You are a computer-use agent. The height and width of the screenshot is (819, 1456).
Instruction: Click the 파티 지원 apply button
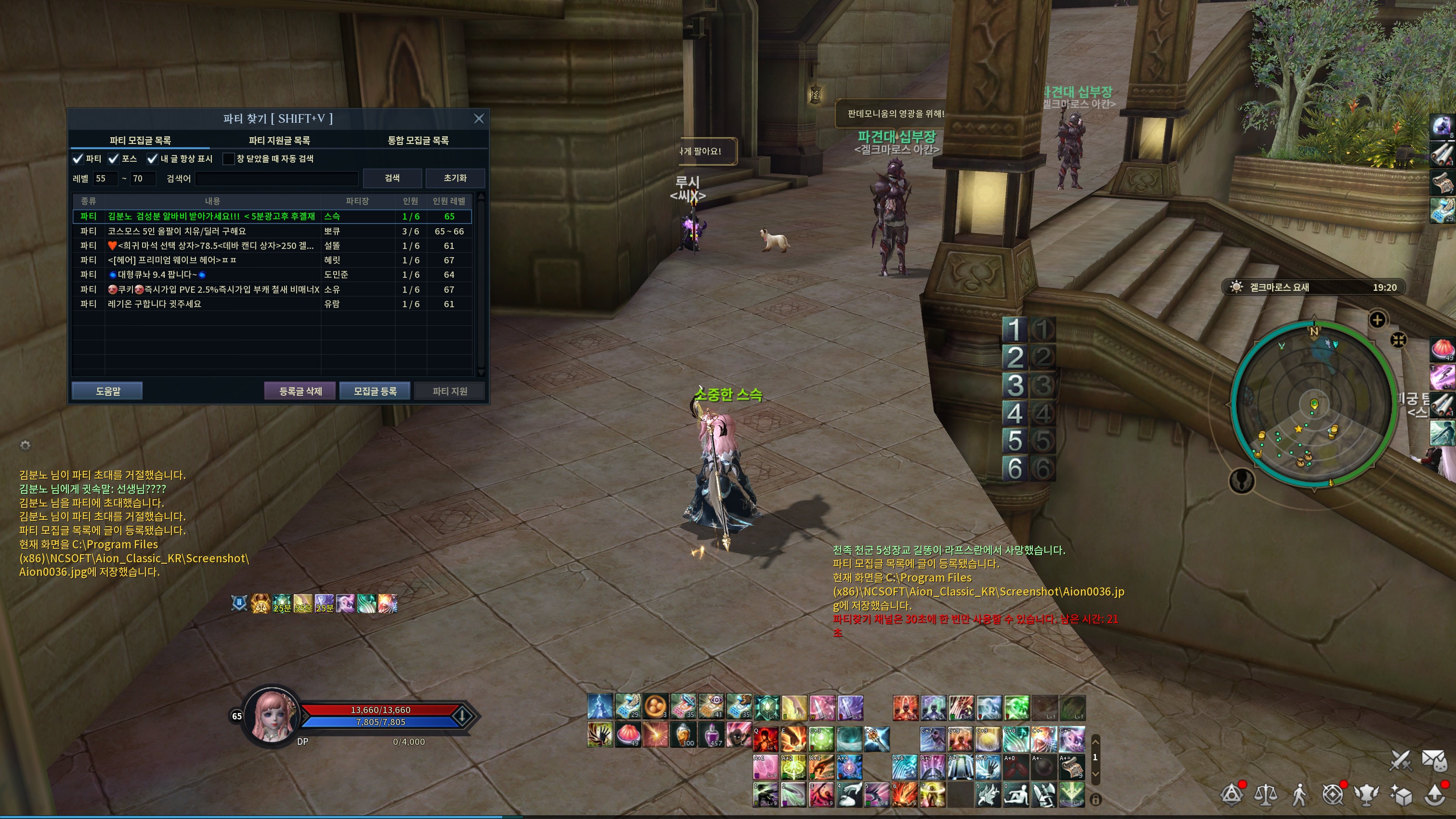(x=449, y=391)
